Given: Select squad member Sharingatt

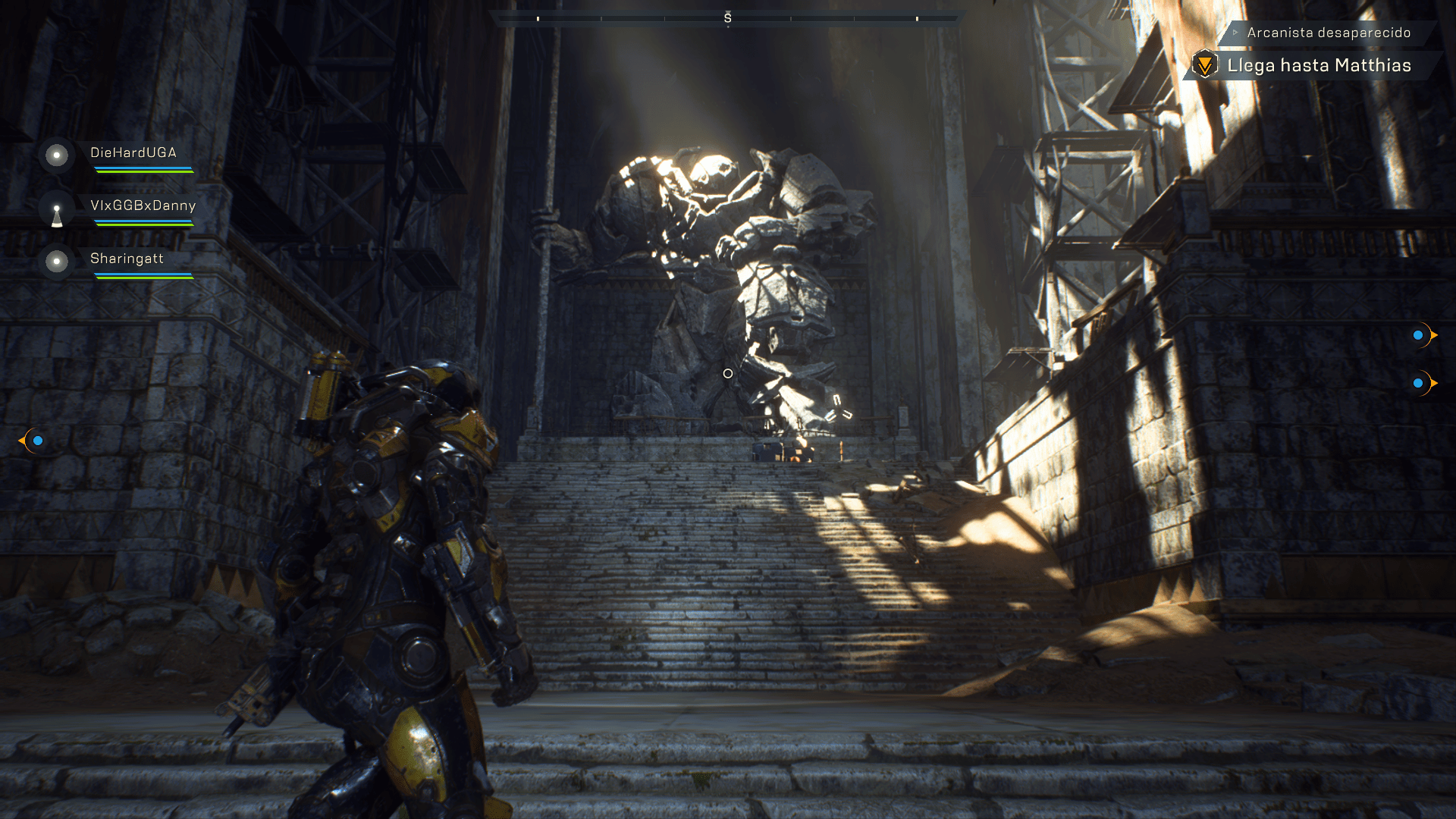Looking at the screenshot, I should (127, 259).
